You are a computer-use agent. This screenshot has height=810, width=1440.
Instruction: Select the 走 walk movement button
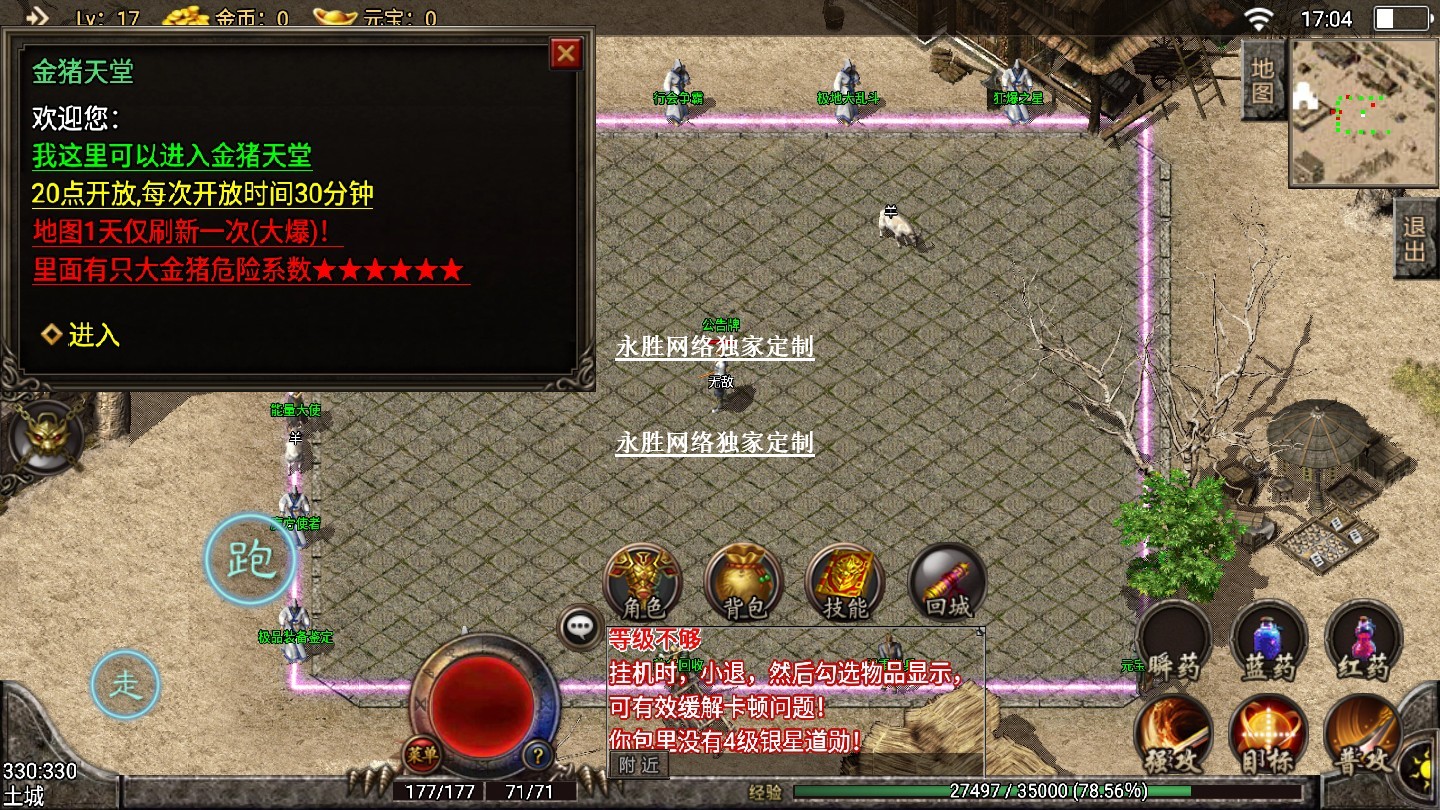click(126, 685)
